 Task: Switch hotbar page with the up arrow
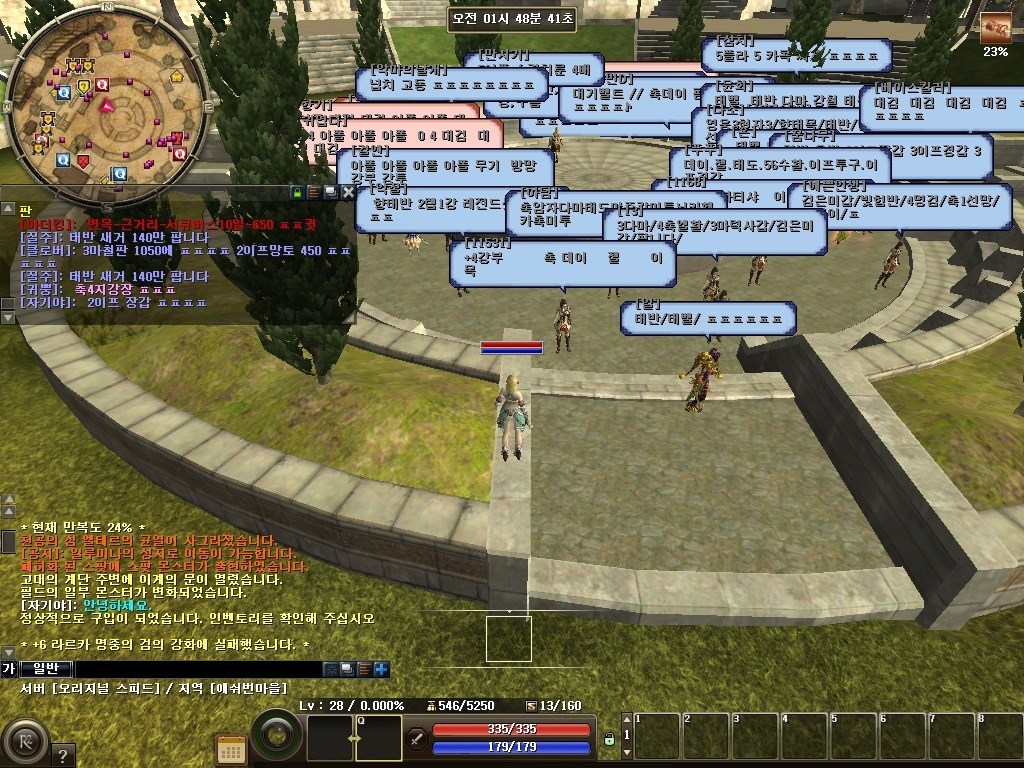pos(627,721)
